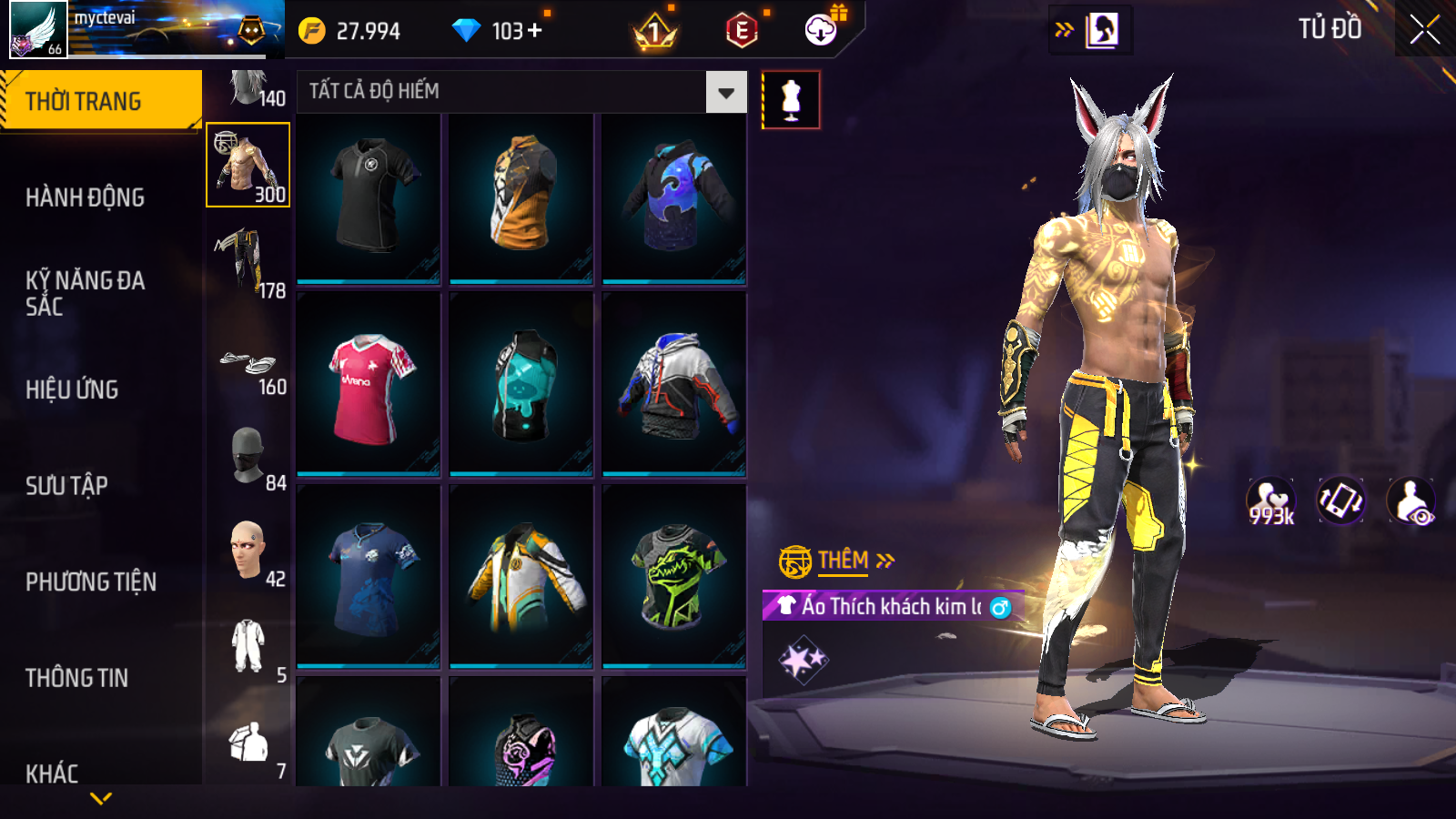Close the wardrobe screen

coord(1424,30)
